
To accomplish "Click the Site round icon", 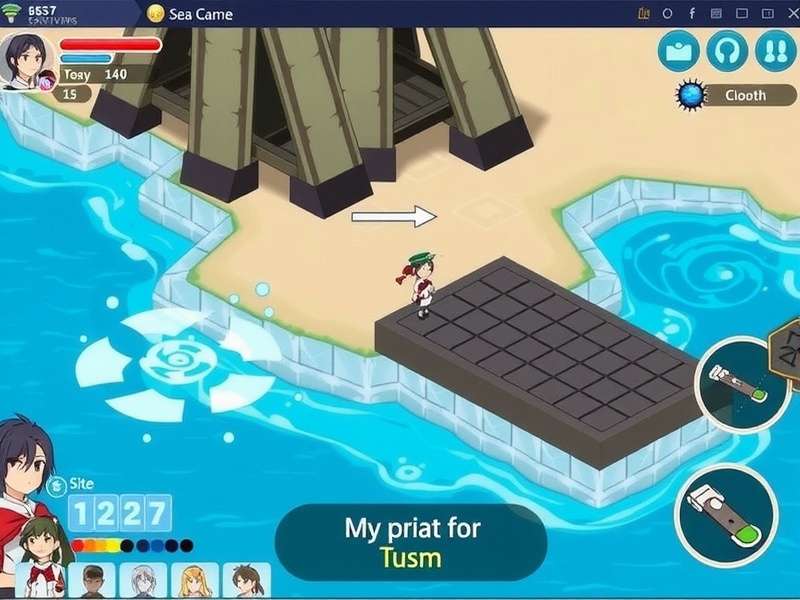I will pyautogui.click(x=56, y=486).
